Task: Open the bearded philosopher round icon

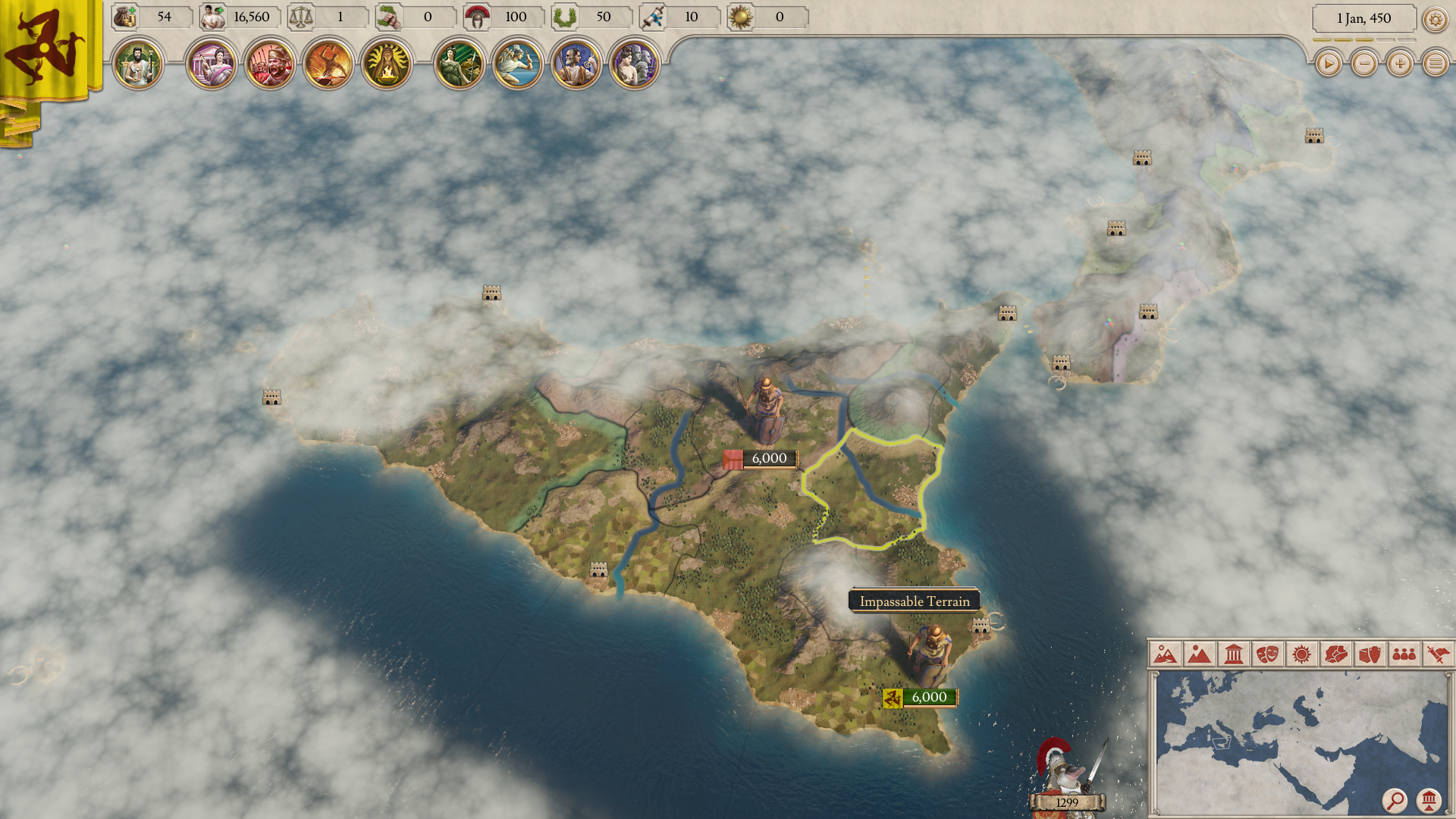Action: (576, 64)
